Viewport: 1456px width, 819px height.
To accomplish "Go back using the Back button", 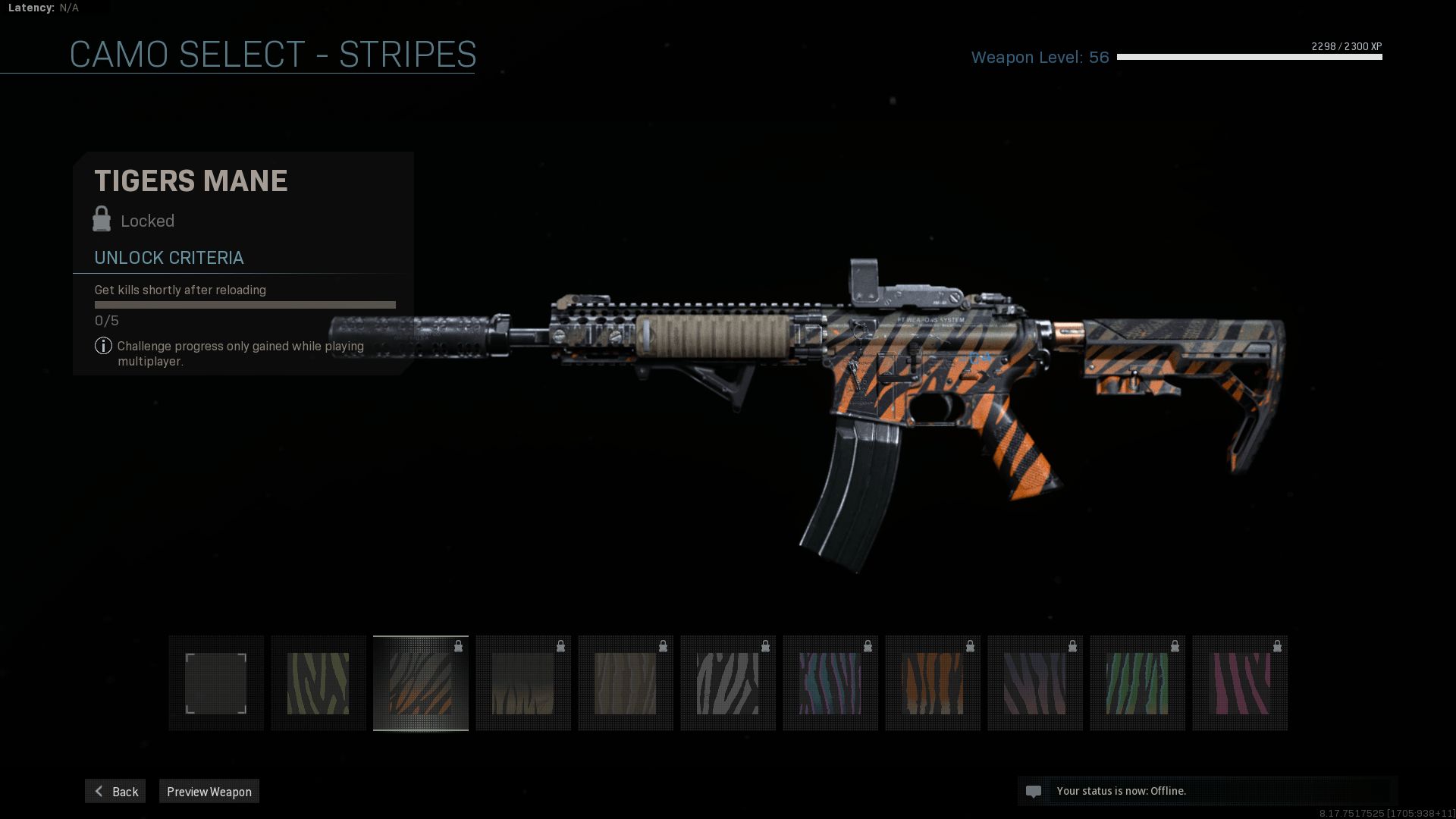I will tap(115, 791).
